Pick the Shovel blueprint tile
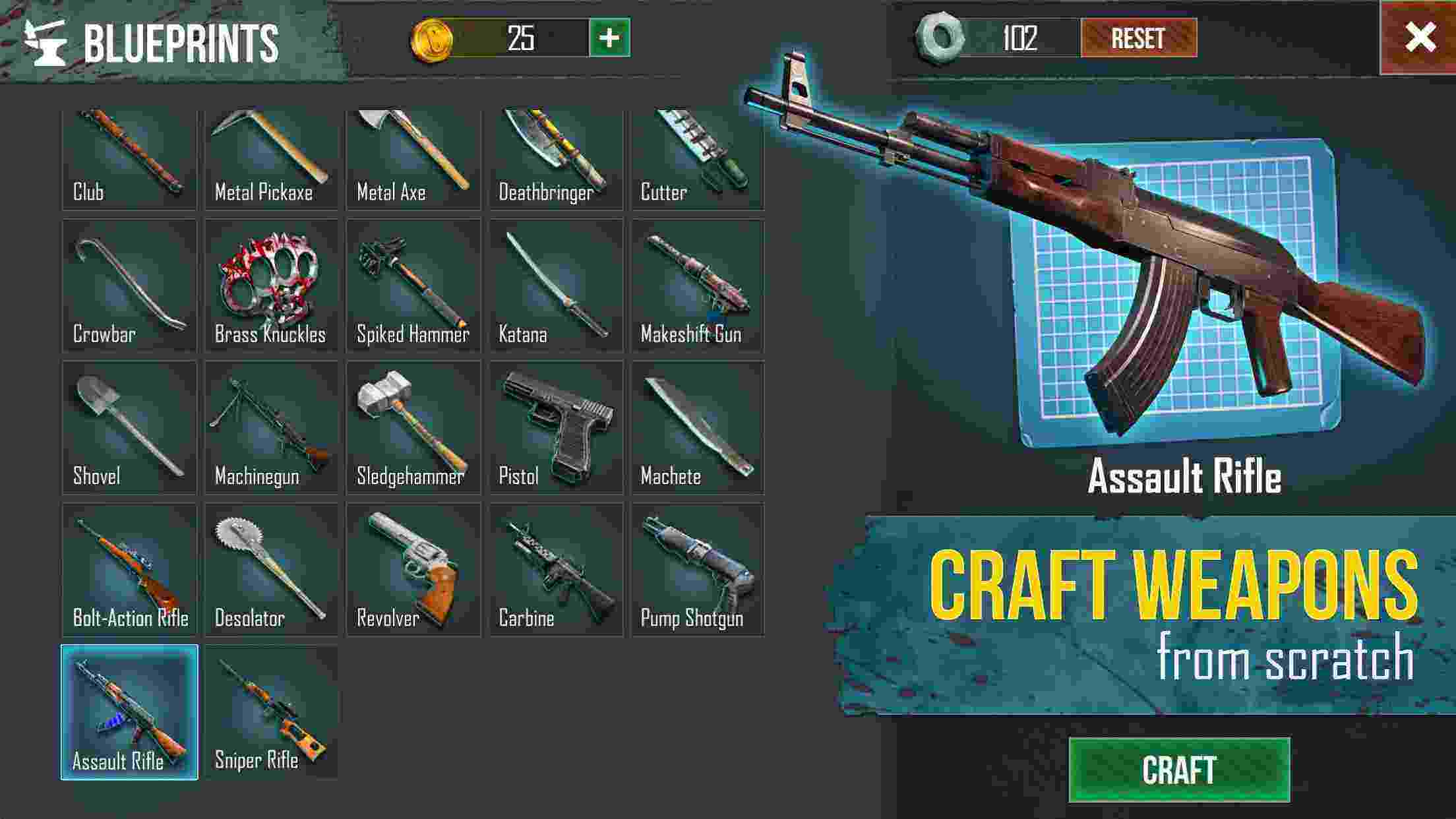The width and height of the screenshot is (1456, 819). [x=130, y=427]
